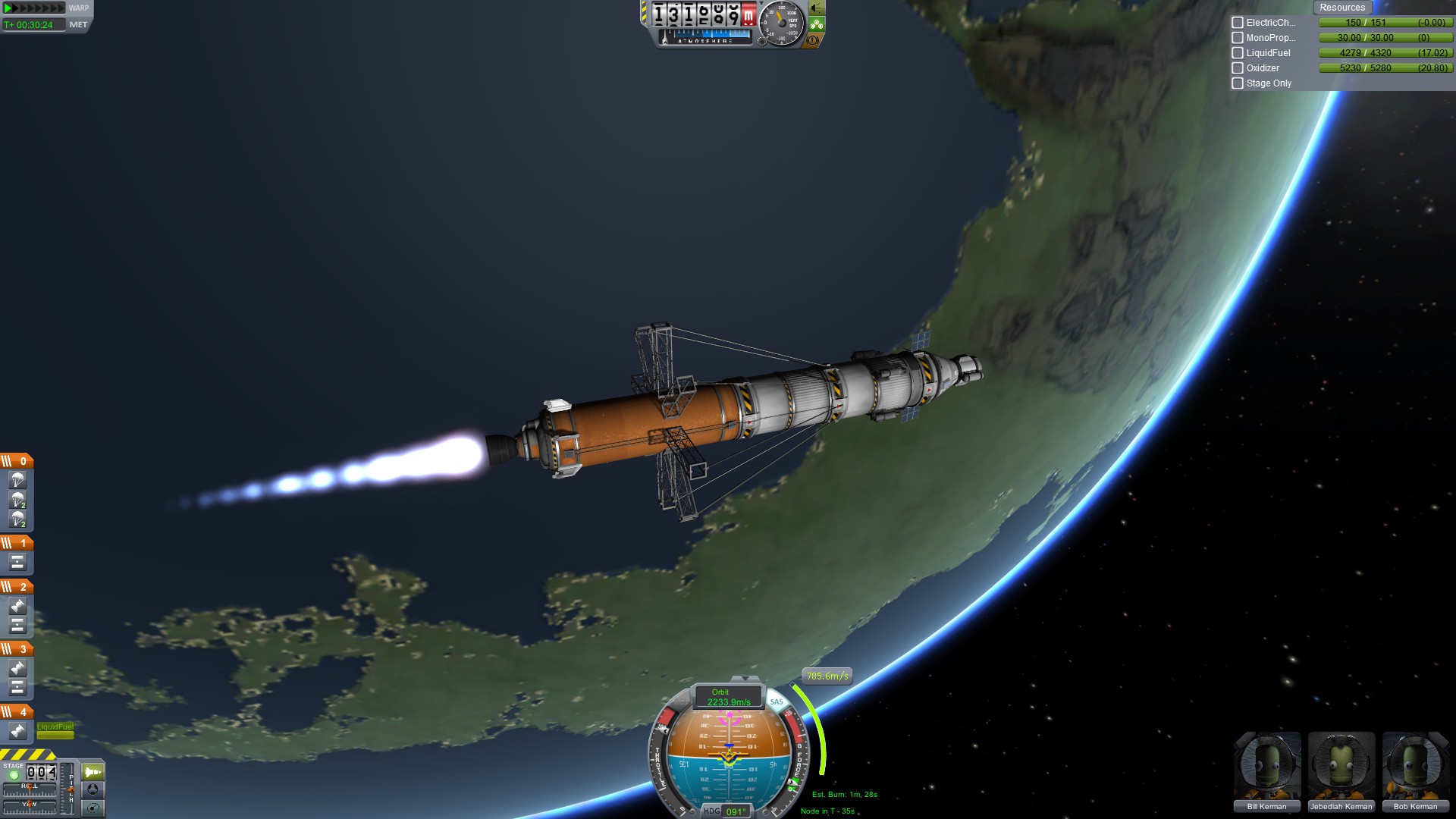Collapse the navball with its top arrow

(x=745, y=679)
